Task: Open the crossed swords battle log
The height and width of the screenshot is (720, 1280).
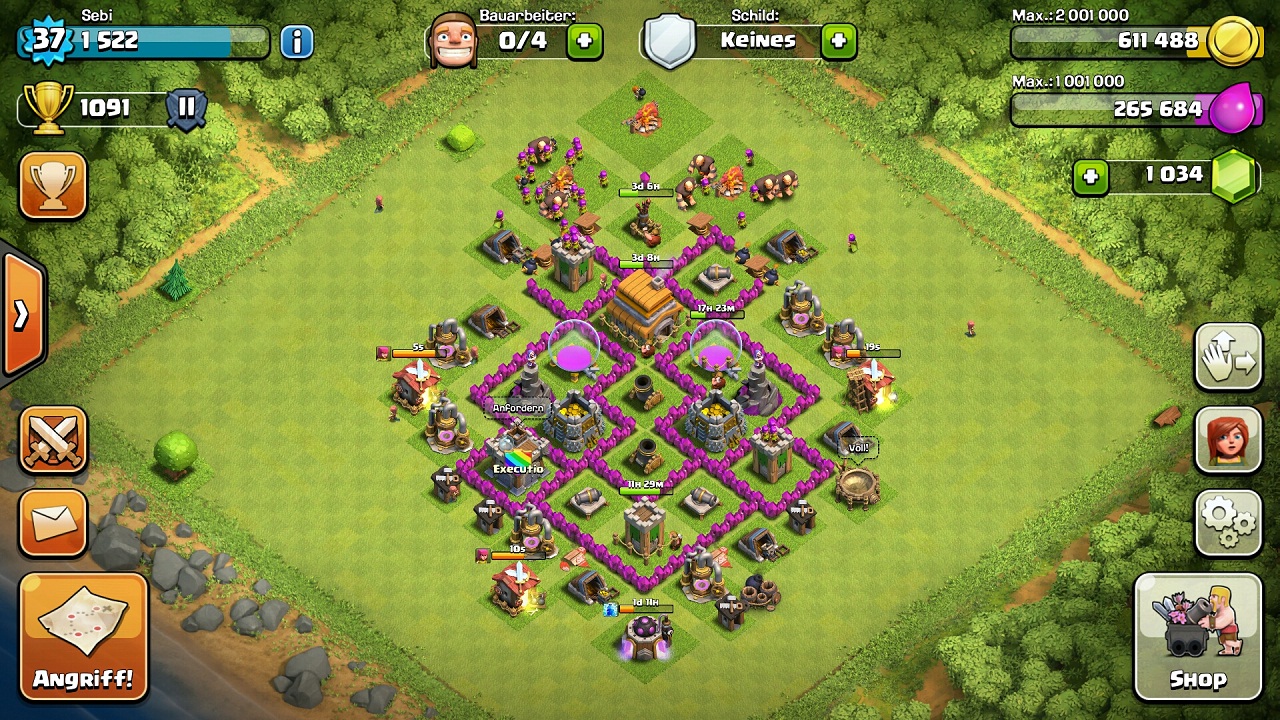Action: click(52, 440)
